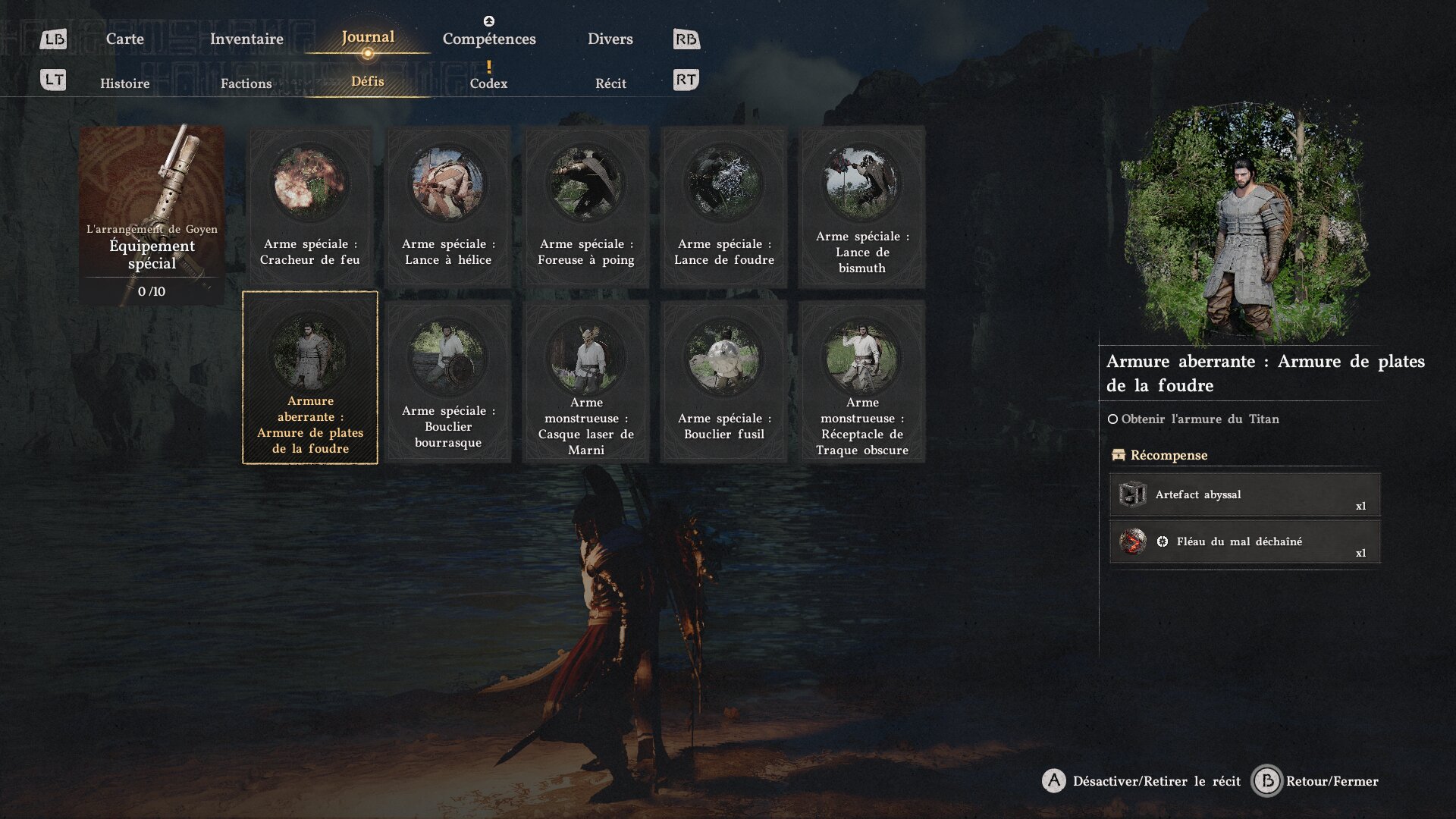1456x819 pixels.
Task: Select the Casque laser de Marni challenge
Action: coord(586,381)
